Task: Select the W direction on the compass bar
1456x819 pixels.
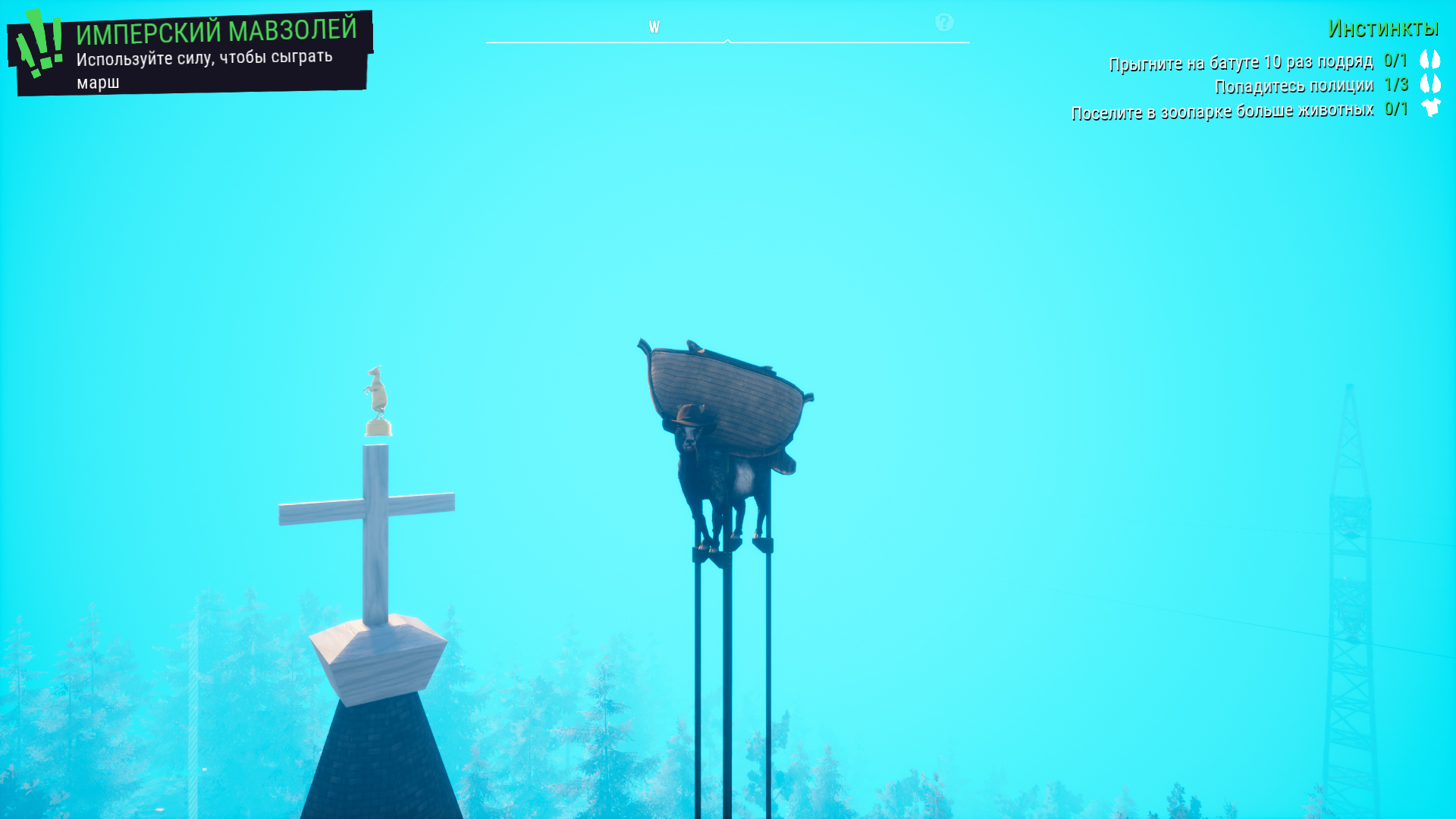Action: pos(654,27)
